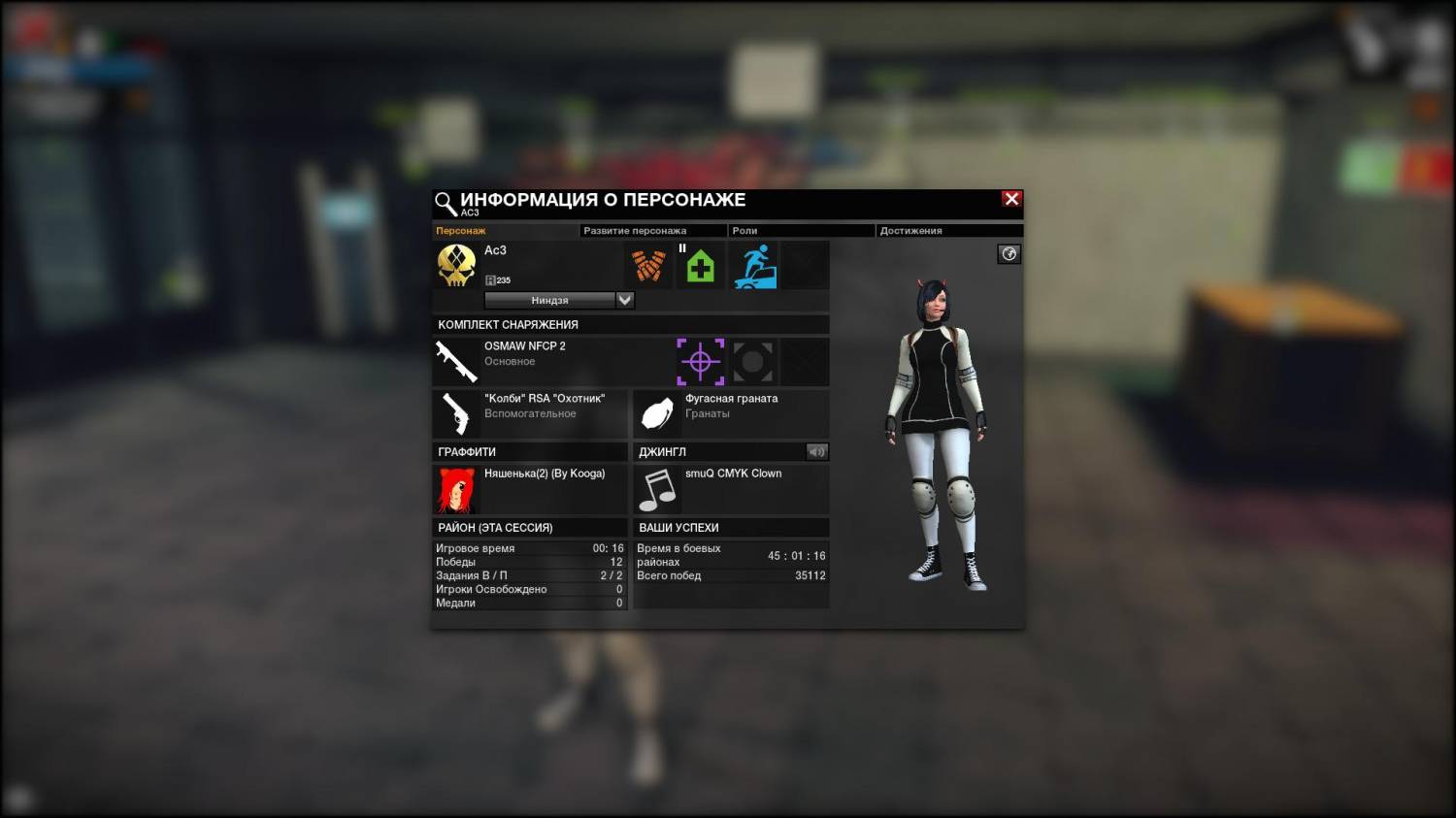The image size is (1456, 818).
Task: Click the gold skull rank emblem
Action: click(456, 265)
